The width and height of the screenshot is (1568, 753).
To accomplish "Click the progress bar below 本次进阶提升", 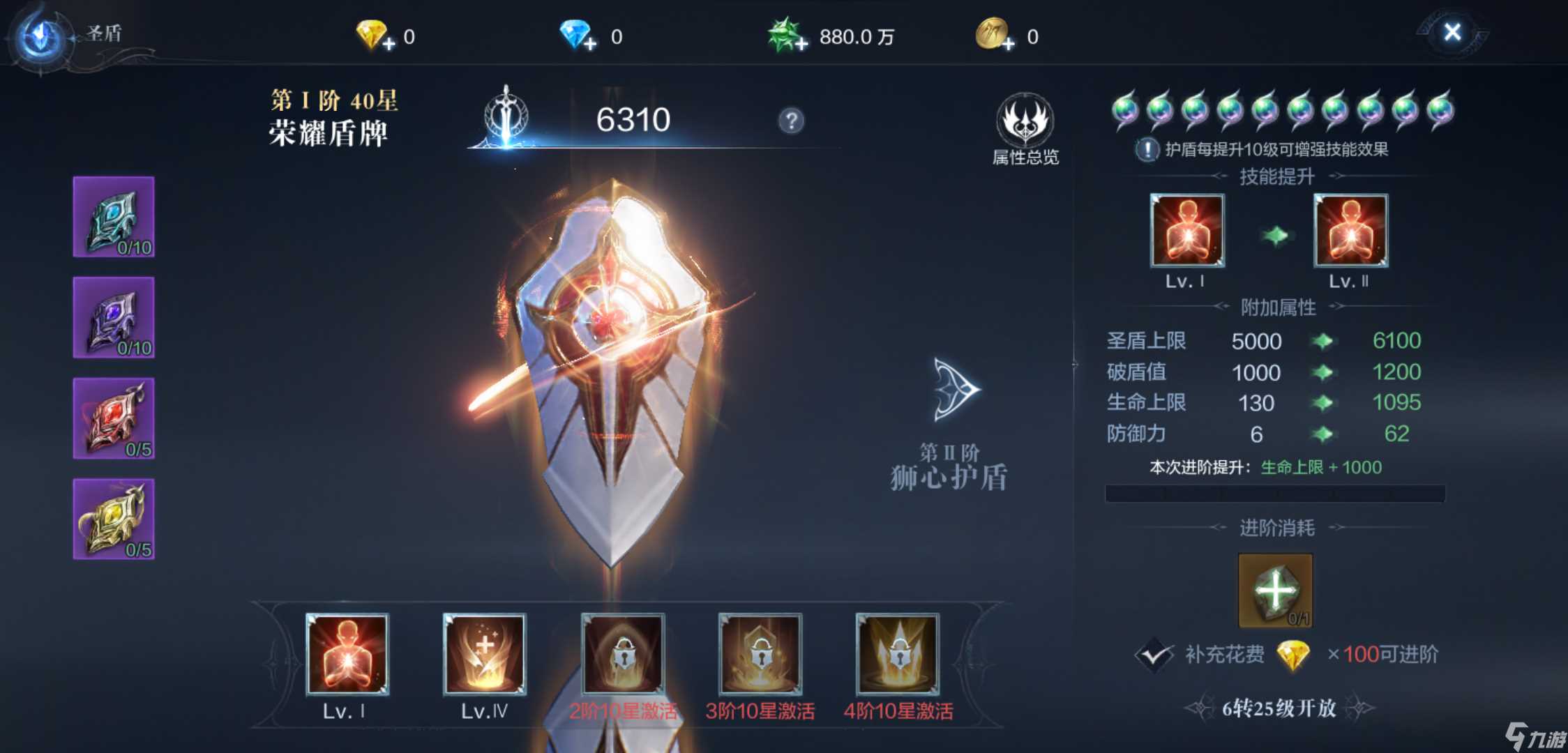I will pyautogui.click(x=1274, y=492).
